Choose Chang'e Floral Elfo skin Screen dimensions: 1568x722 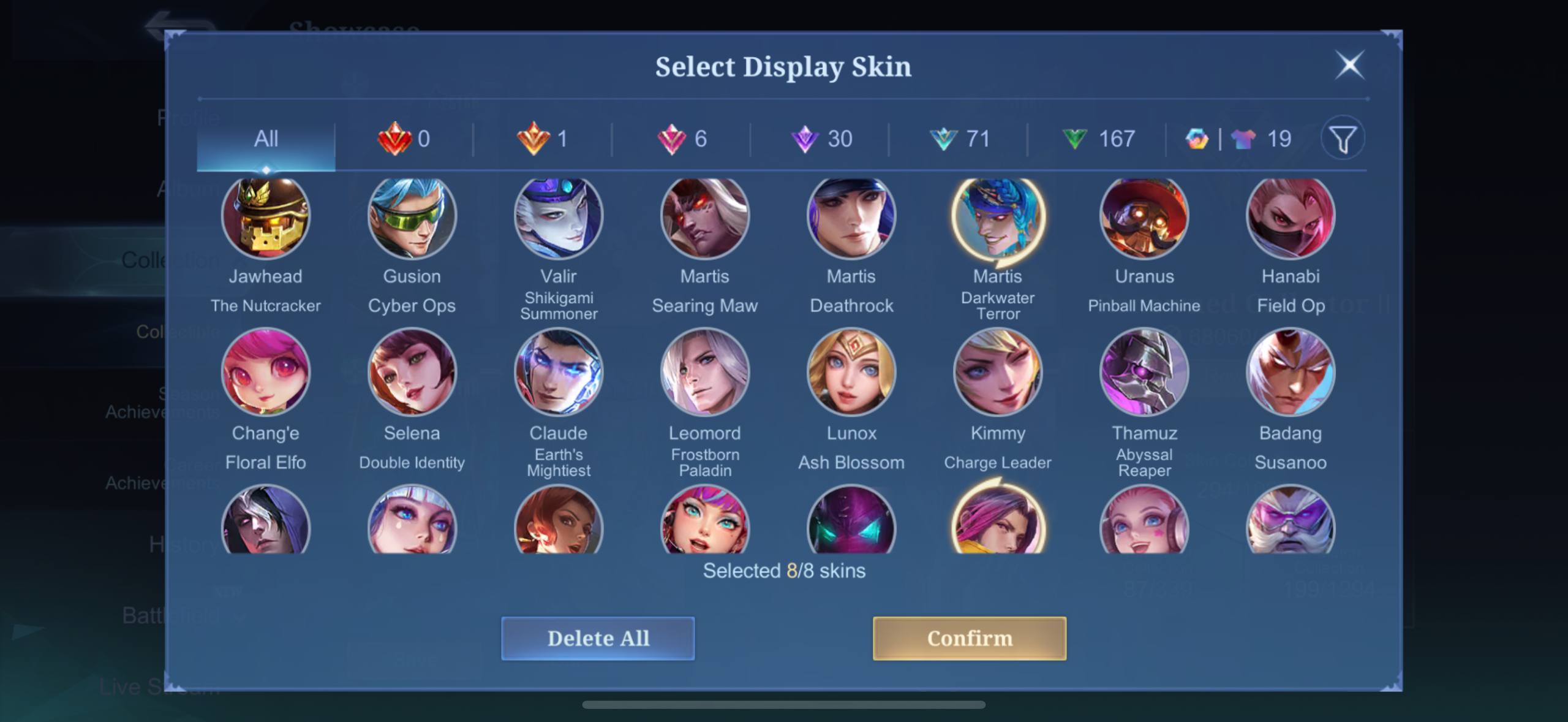pos(266,371)
